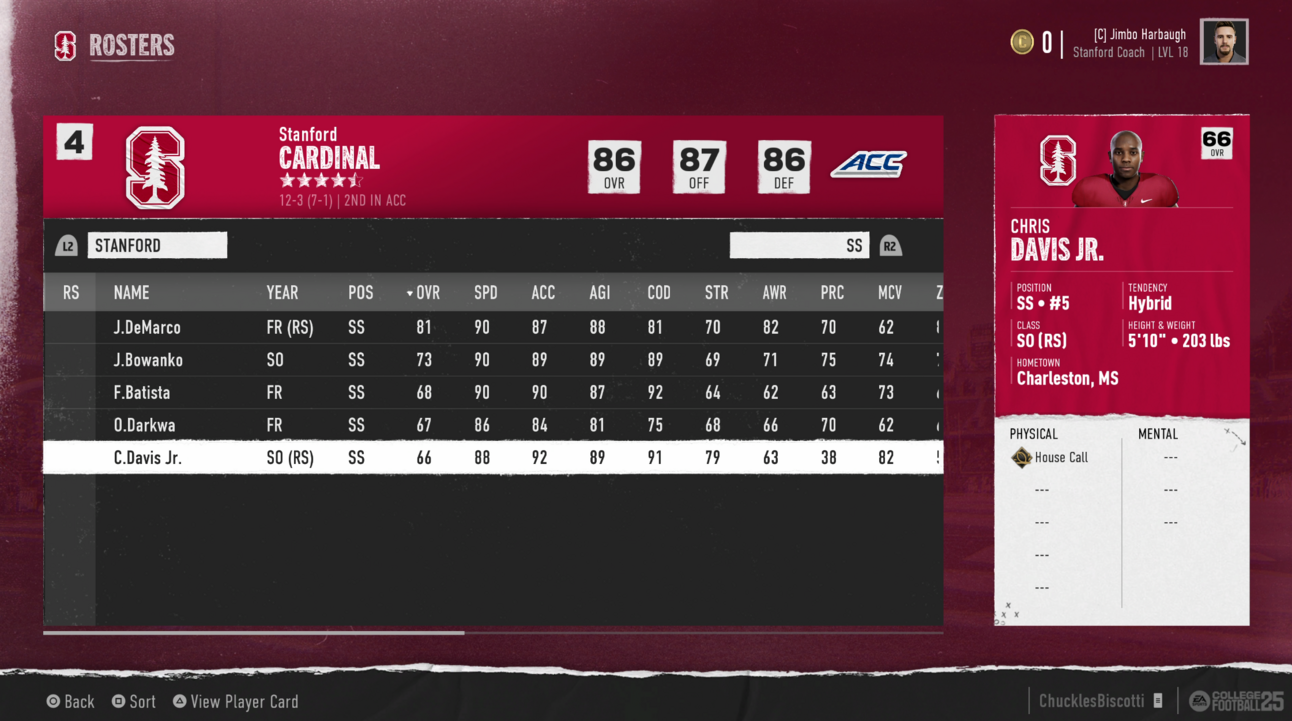The image size is (1292, 721).
Task: Sort by the YEAR column header
Action: point(282,293)
